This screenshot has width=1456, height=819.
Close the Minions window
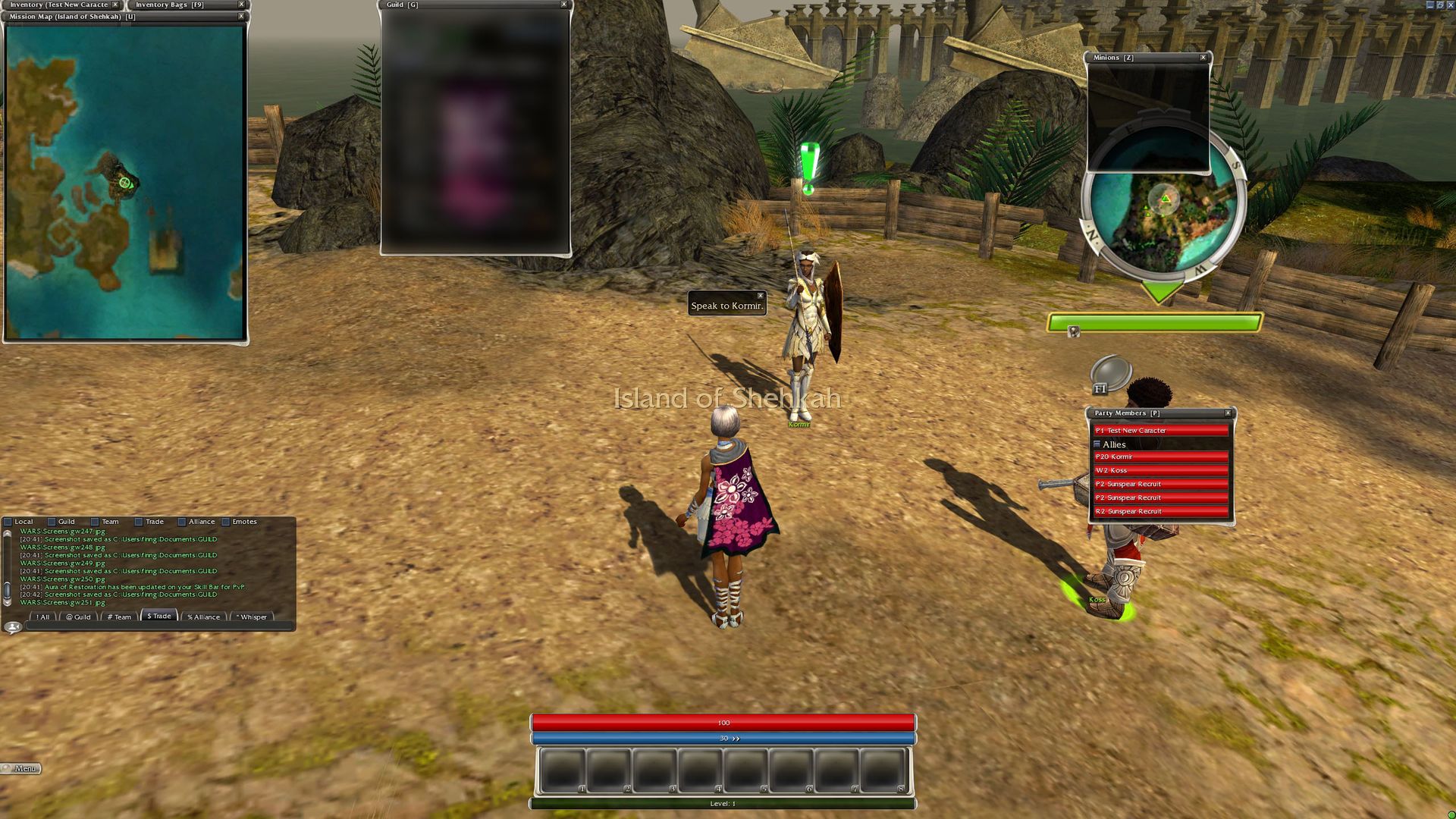coord(1203,58)
